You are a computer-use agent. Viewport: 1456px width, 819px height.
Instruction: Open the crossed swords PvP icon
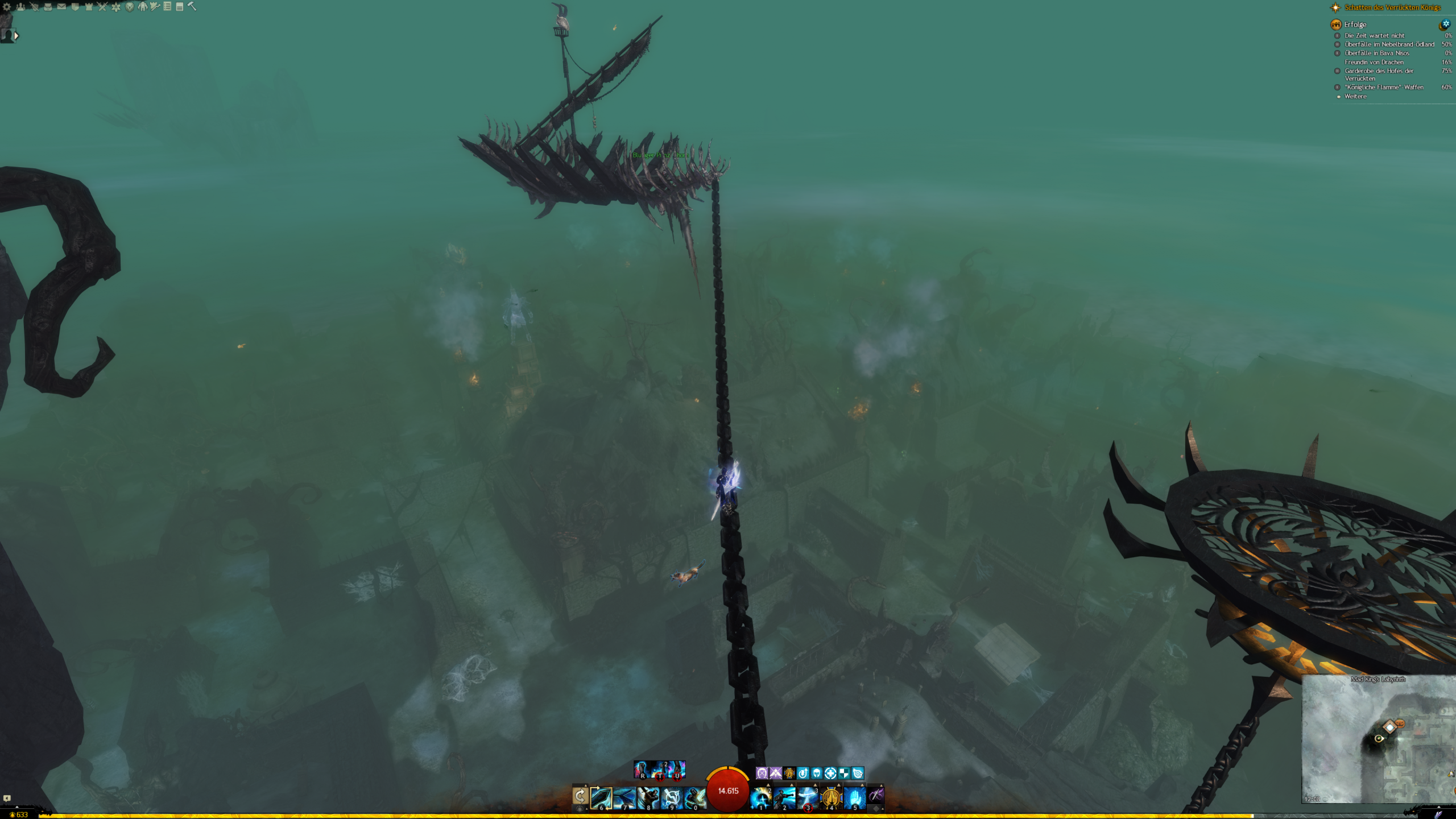102,7
